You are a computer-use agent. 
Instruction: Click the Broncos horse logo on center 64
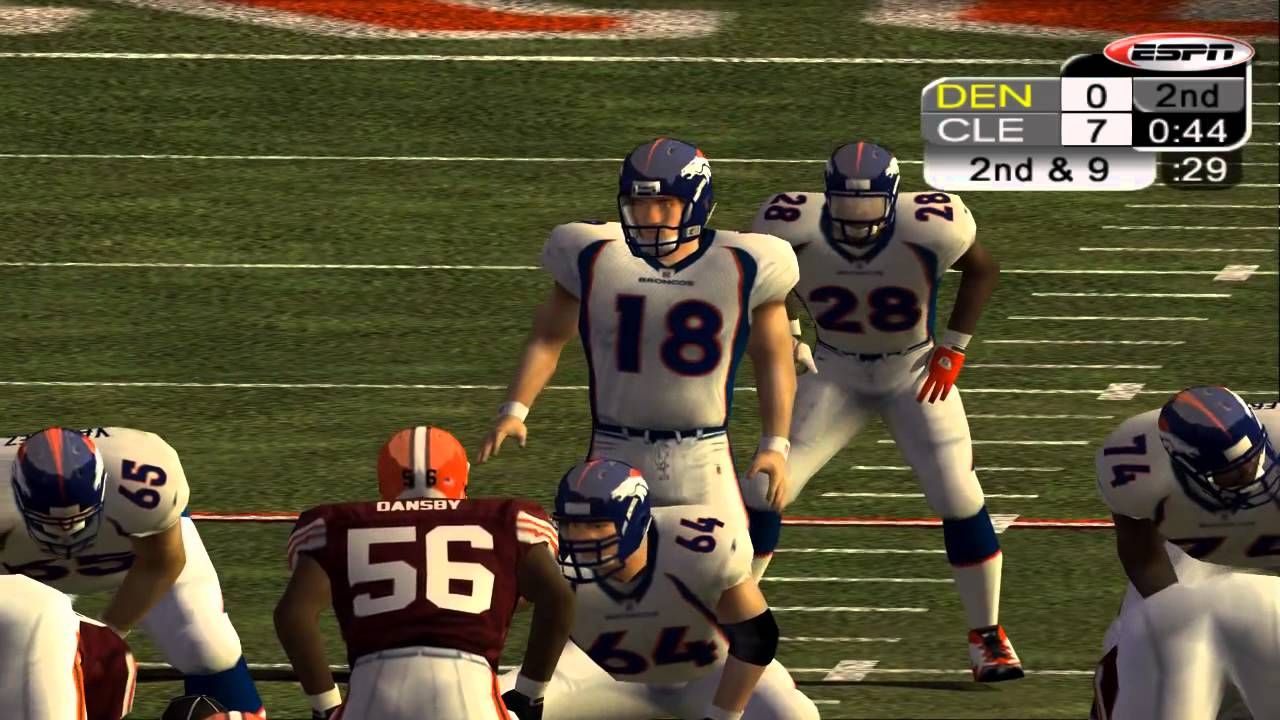627,490
